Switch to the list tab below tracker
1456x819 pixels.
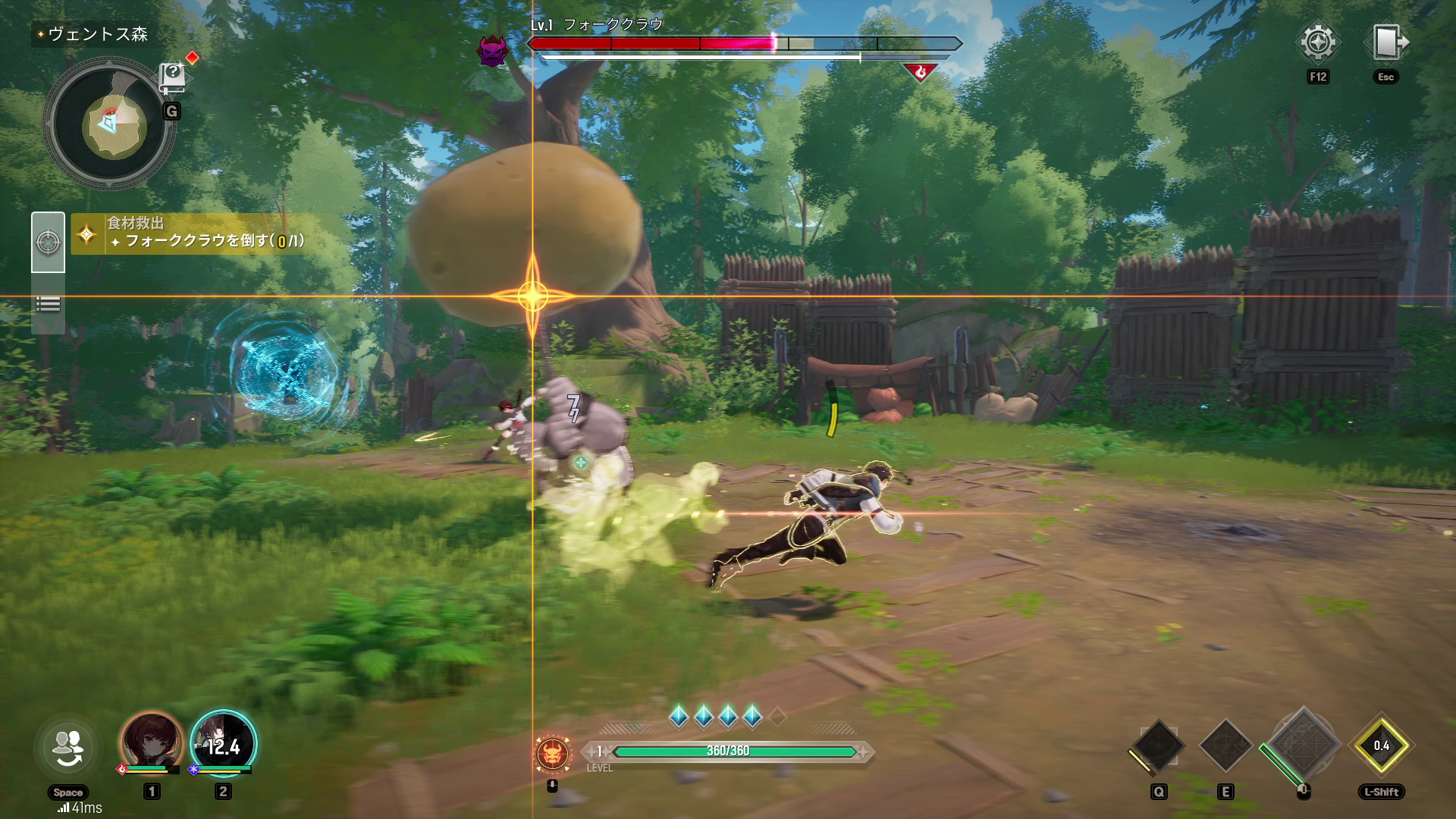[48, 304]
